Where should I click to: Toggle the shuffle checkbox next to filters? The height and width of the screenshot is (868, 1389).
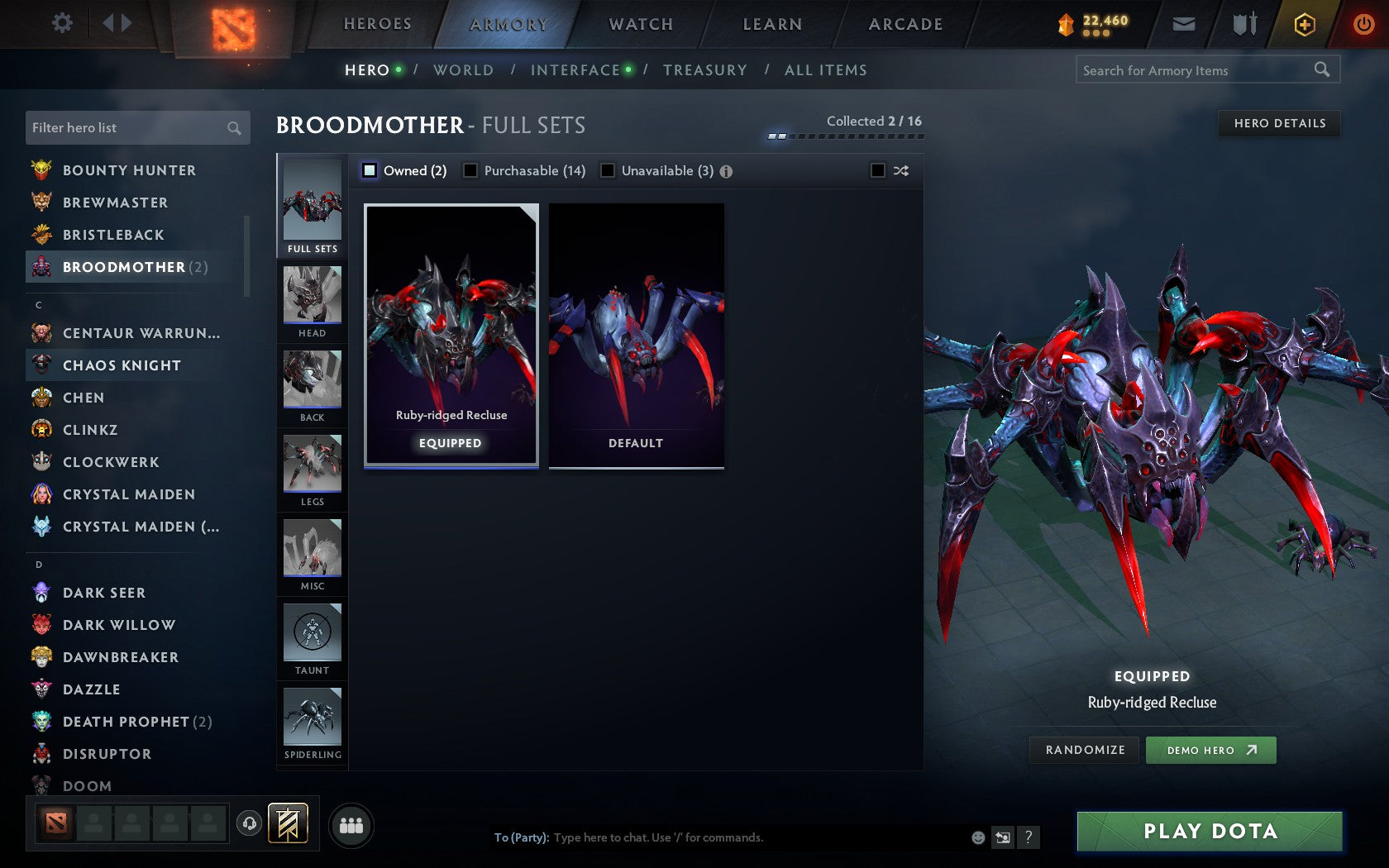point(876,170)
